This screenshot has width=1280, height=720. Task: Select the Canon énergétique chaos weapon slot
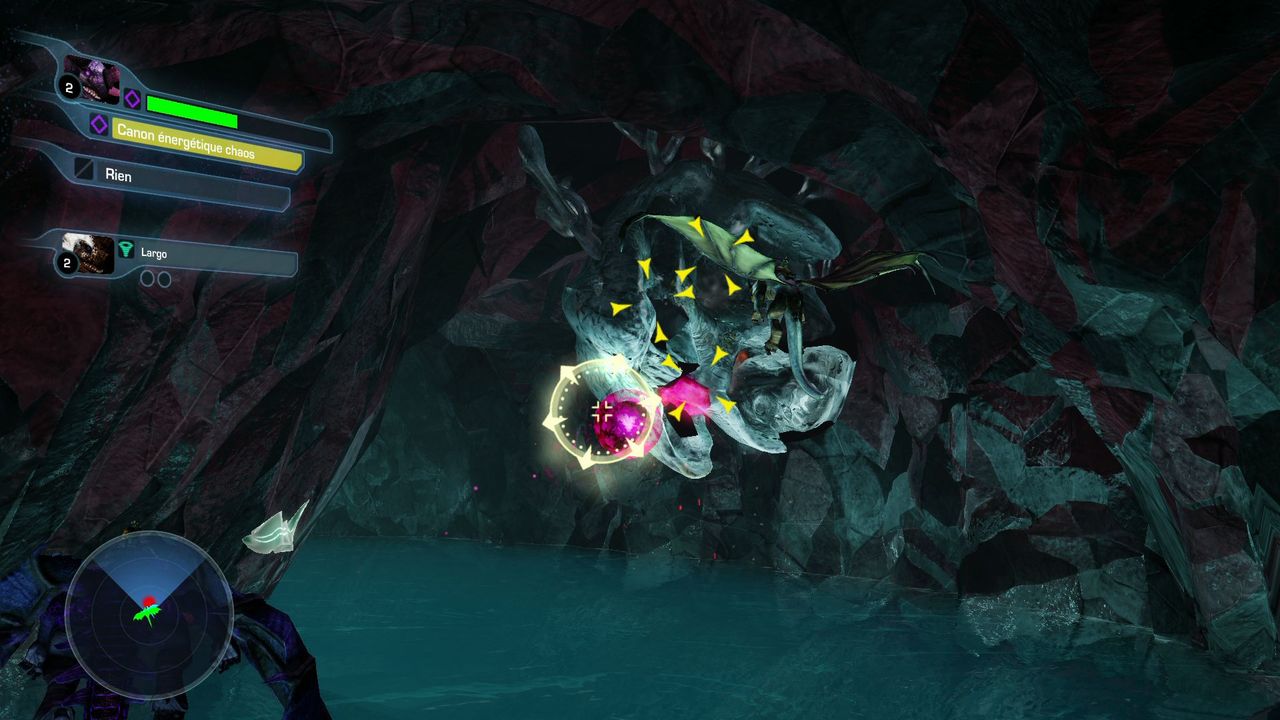(205, 144)
